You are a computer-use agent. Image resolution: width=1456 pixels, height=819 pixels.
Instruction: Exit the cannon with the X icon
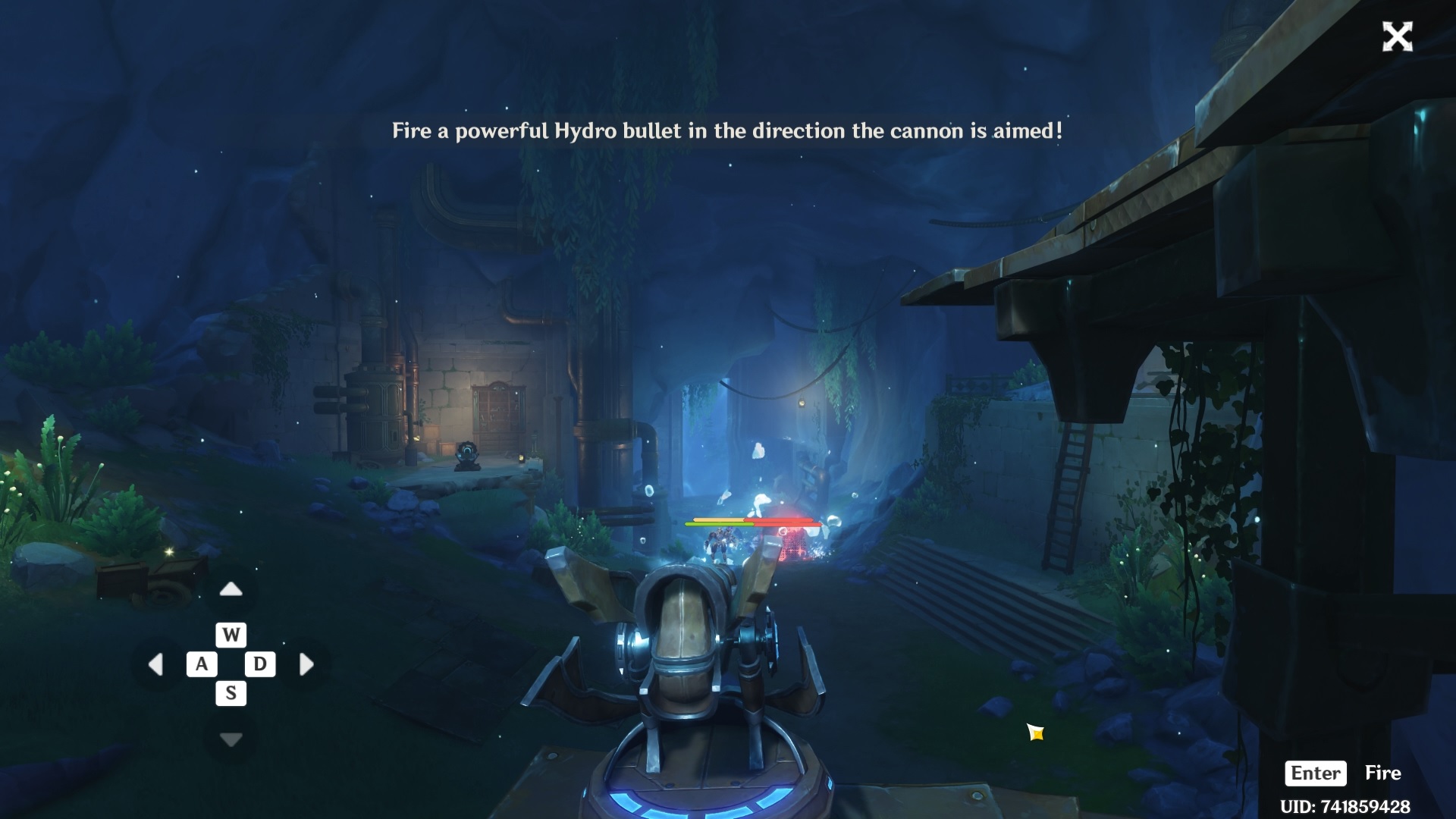coord(1398,38)
